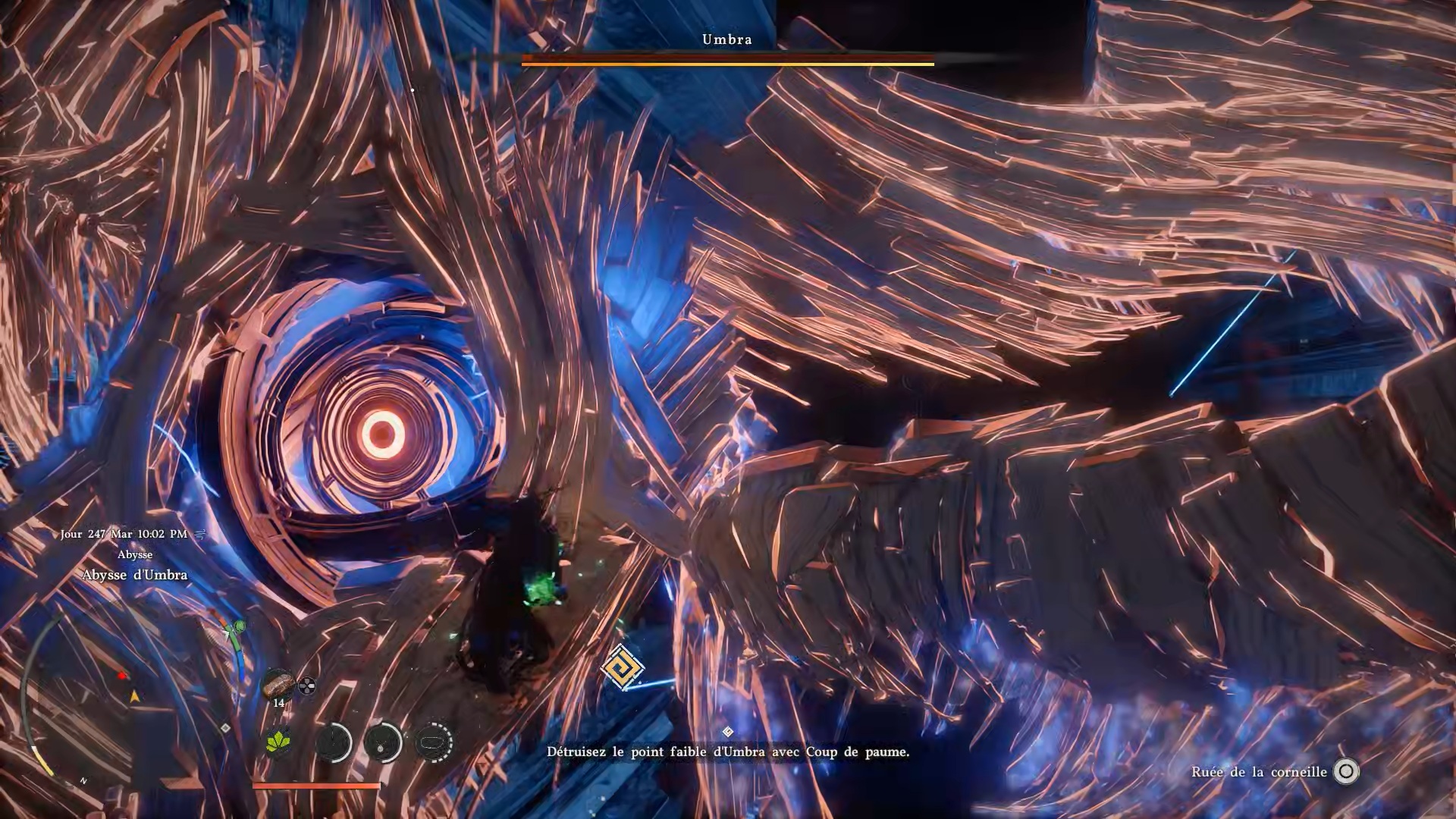Click the first dark cooldown ability next to the leaf
This screenshot has width=1456, height=819.
tap(333, 742)
